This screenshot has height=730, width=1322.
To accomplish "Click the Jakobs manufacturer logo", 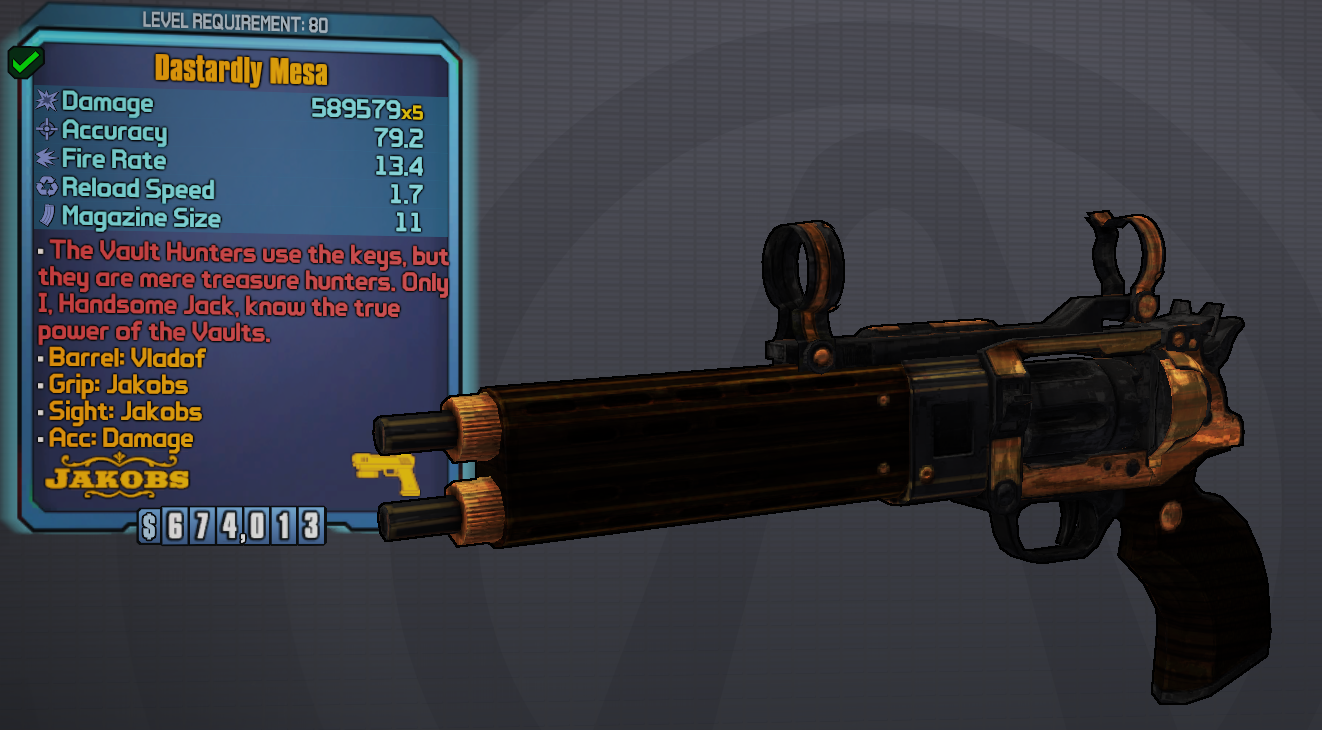I will point(118,475).
